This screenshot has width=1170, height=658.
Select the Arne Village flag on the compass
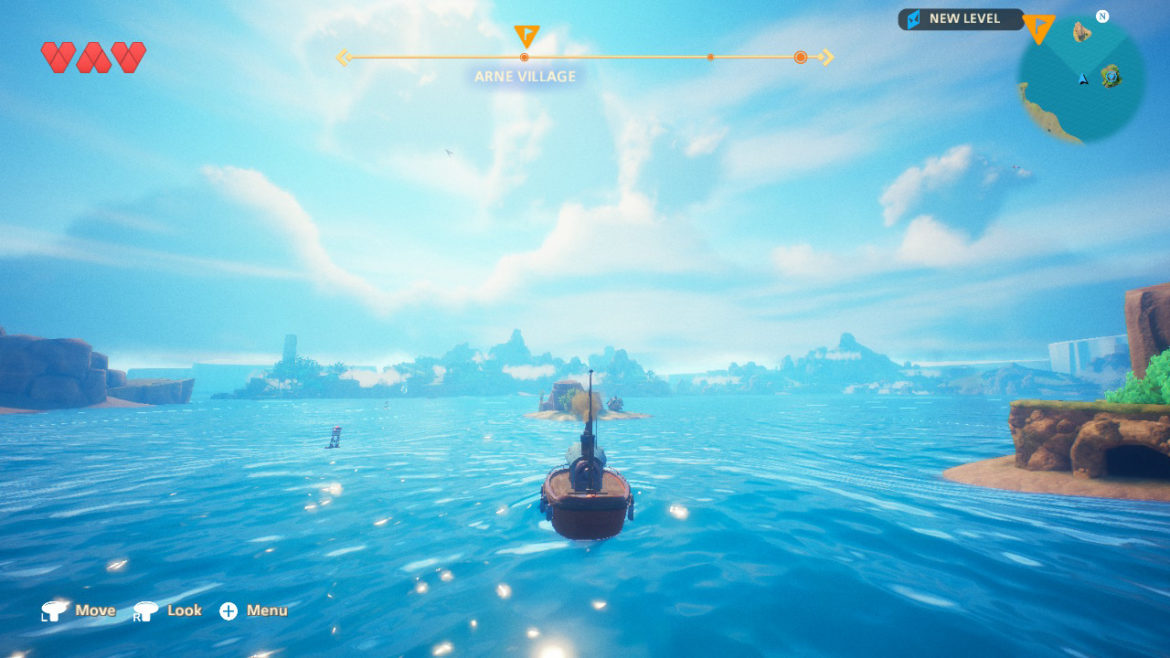[526, 37]
